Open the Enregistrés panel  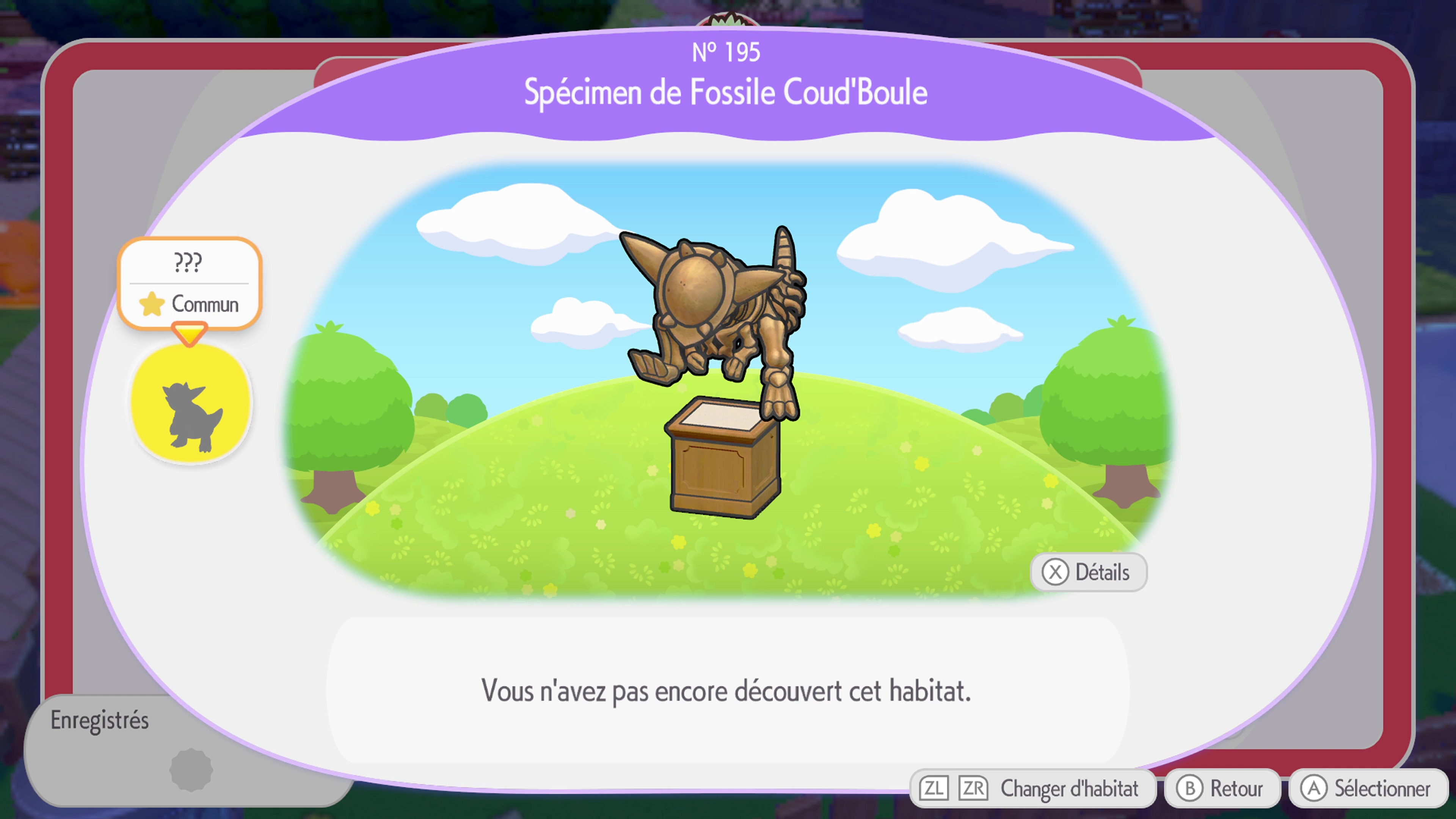coord(100,720)
